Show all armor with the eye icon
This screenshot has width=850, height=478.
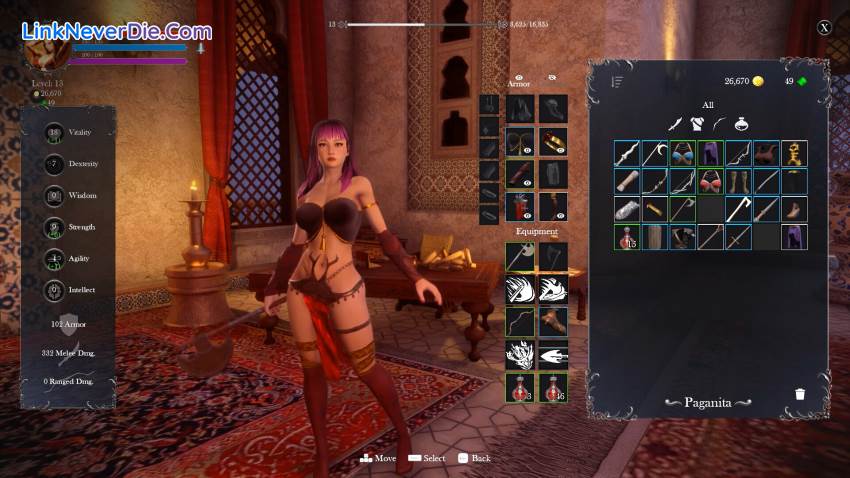(x=519, y=76)
